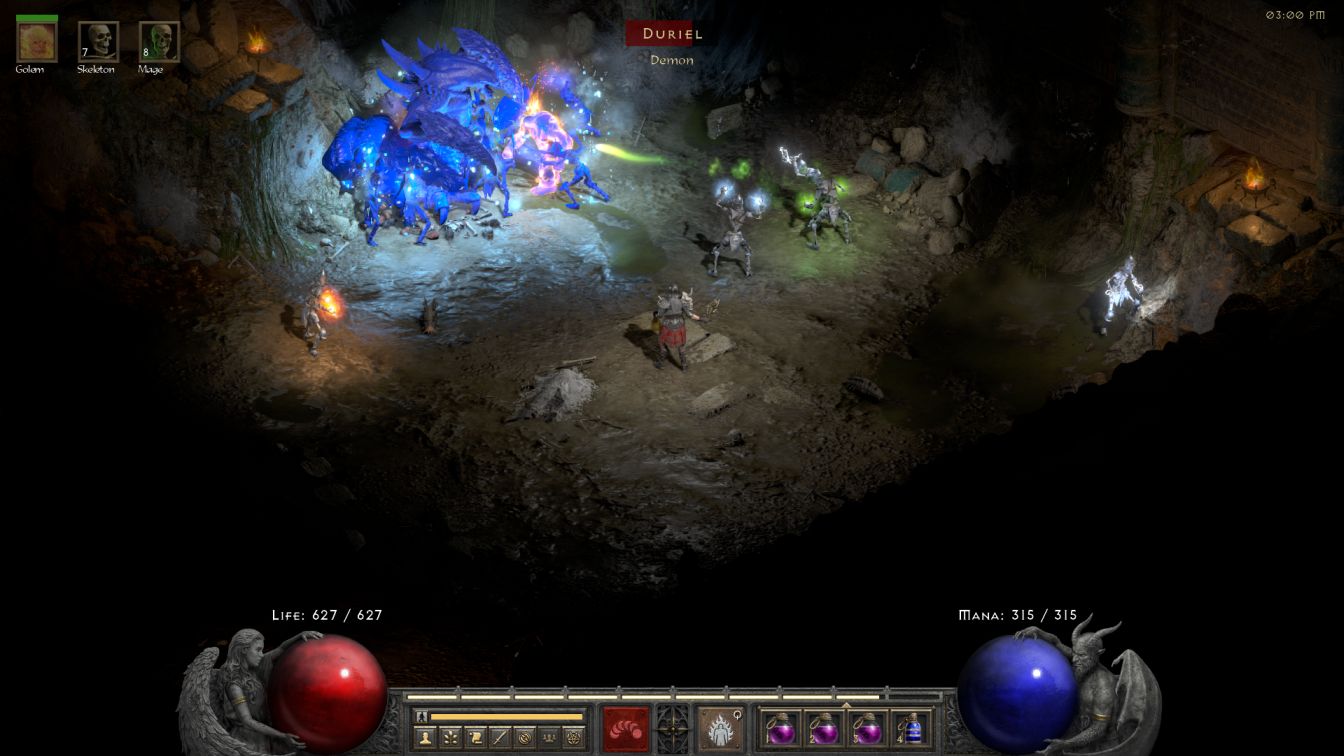Use the purple potion in belt slot 2
This screenshot has height=756, width=1344.
point(824,729)
